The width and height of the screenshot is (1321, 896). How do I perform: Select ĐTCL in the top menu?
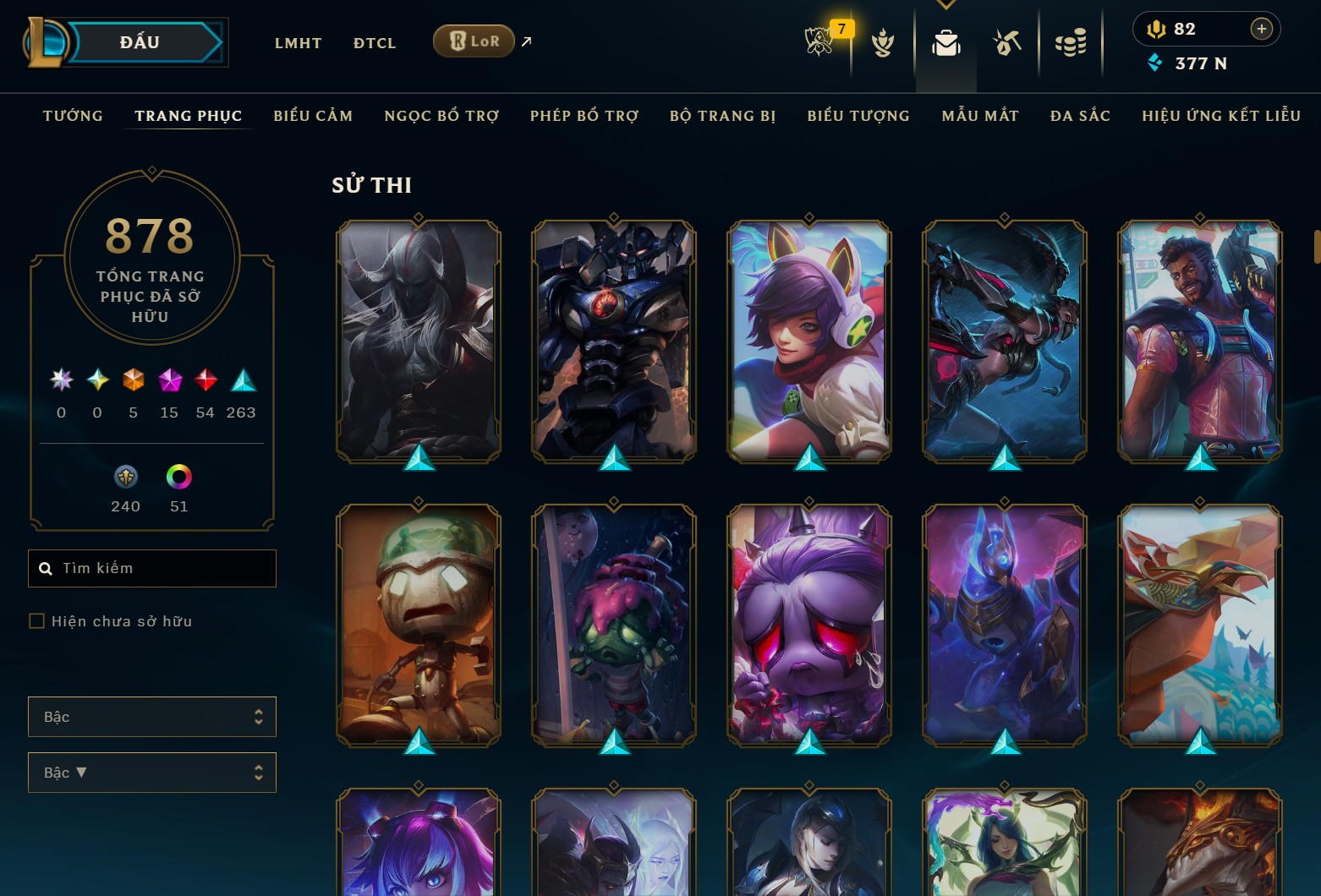(374, 42)
